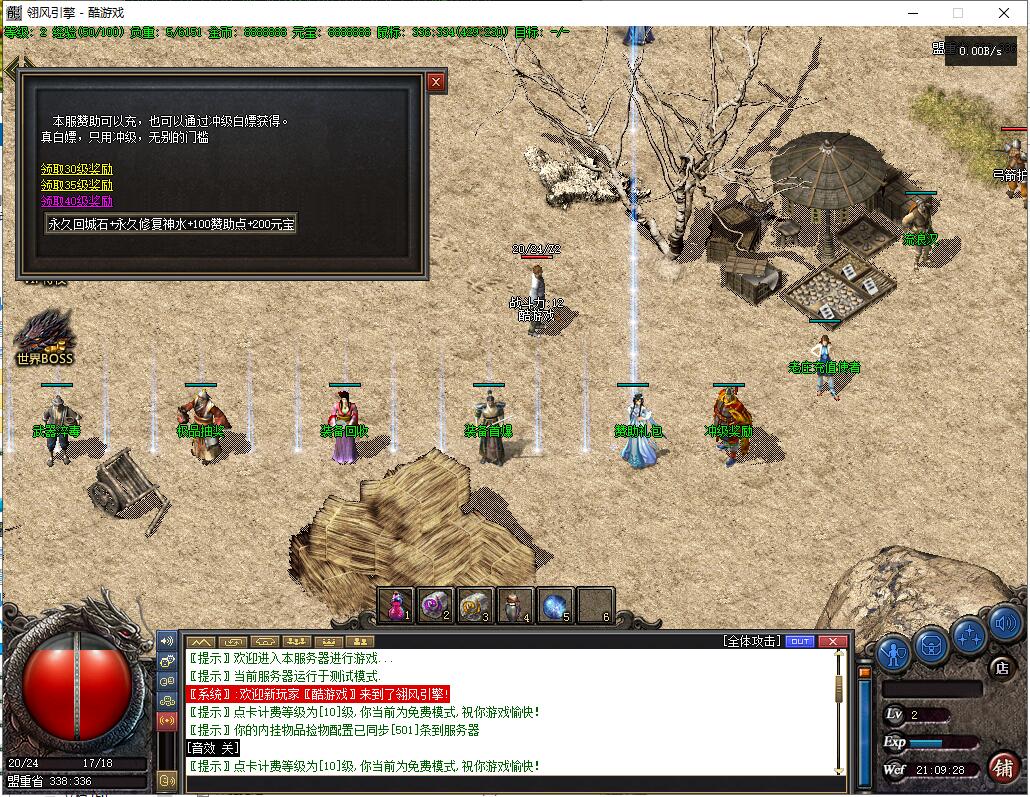Claim the level 30 reward link

77,169
